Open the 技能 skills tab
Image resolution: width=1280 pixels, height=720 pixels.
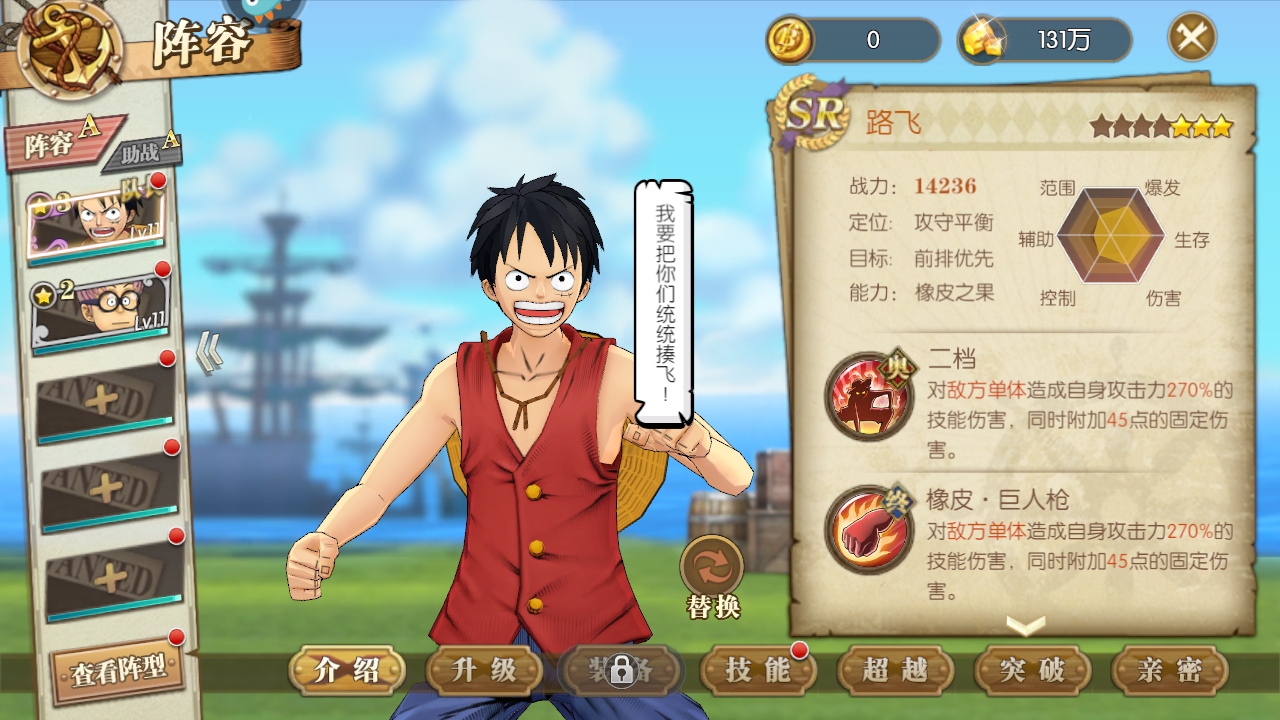click(x=757, y=670)
